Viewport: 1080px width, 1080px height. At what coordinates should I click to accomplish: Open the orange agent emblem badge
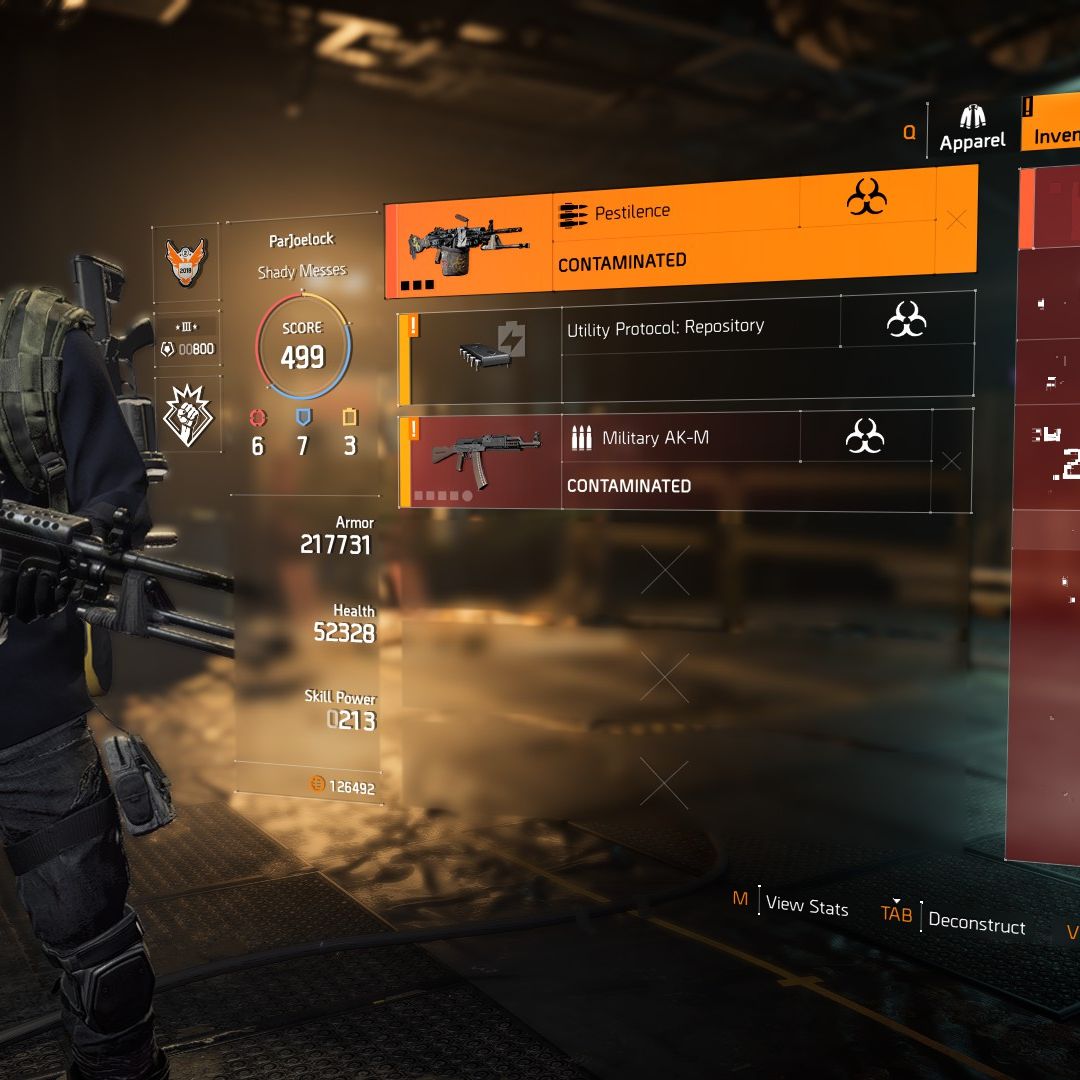pyautogui.click(x=185, y=263)
